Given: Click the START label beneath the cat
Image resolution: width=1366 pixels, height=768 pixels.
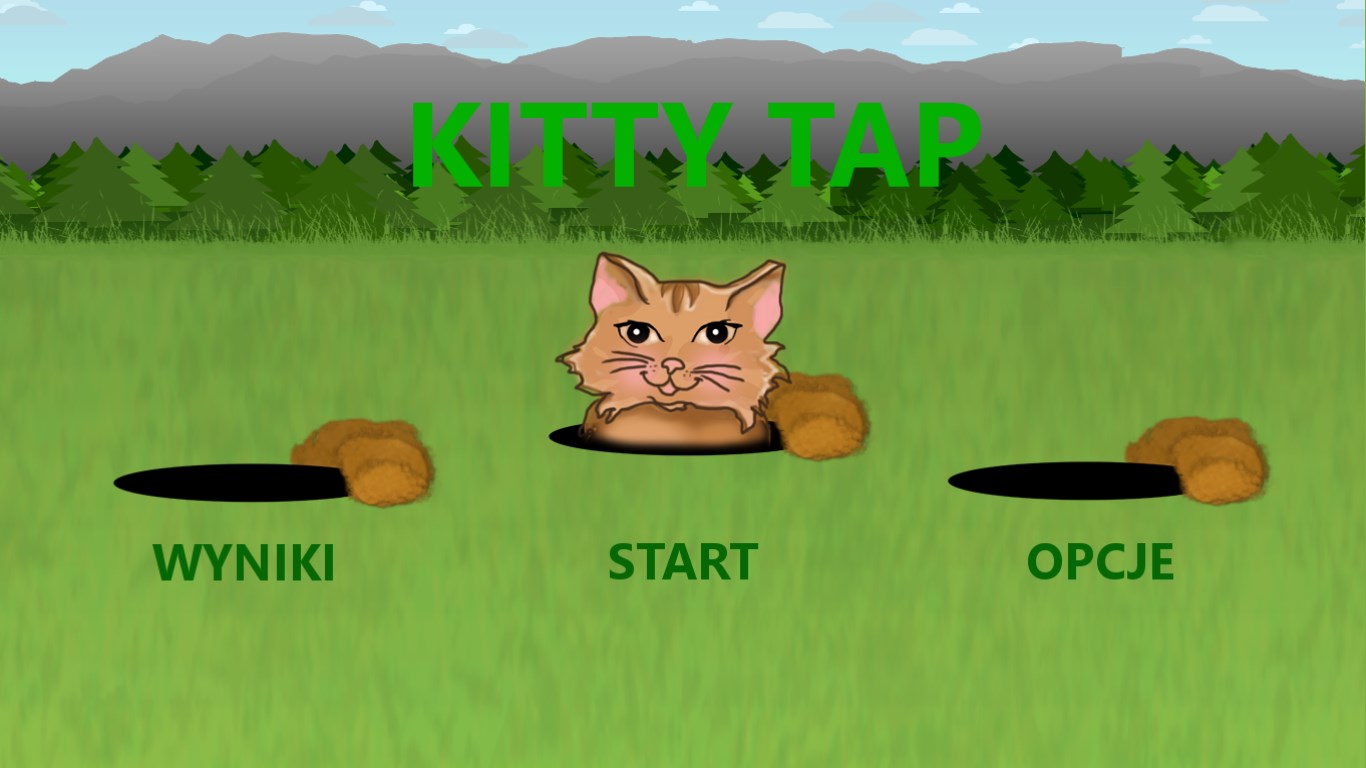Looking at the screenshot, I should 683,561.
